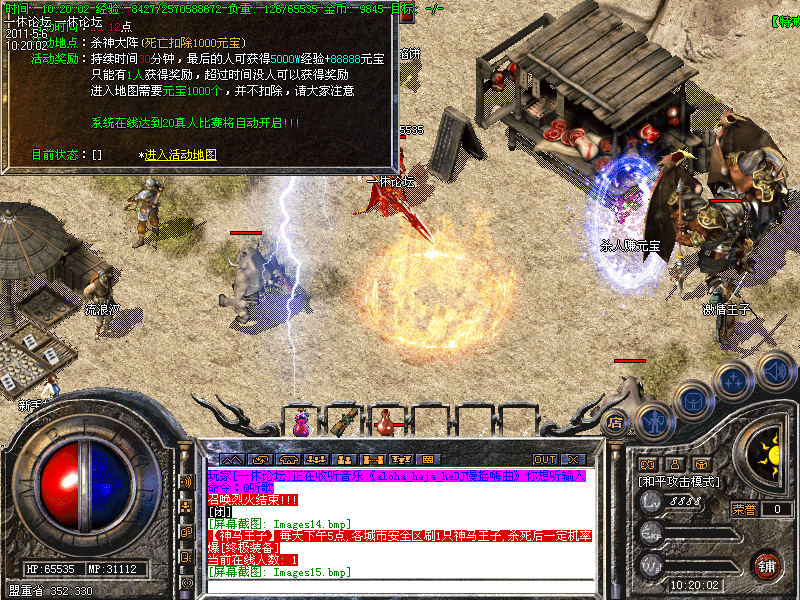This screenshot has width=800, height=600.
Task: Use the red gourd potion belt slot
Action: pos(383,424)
